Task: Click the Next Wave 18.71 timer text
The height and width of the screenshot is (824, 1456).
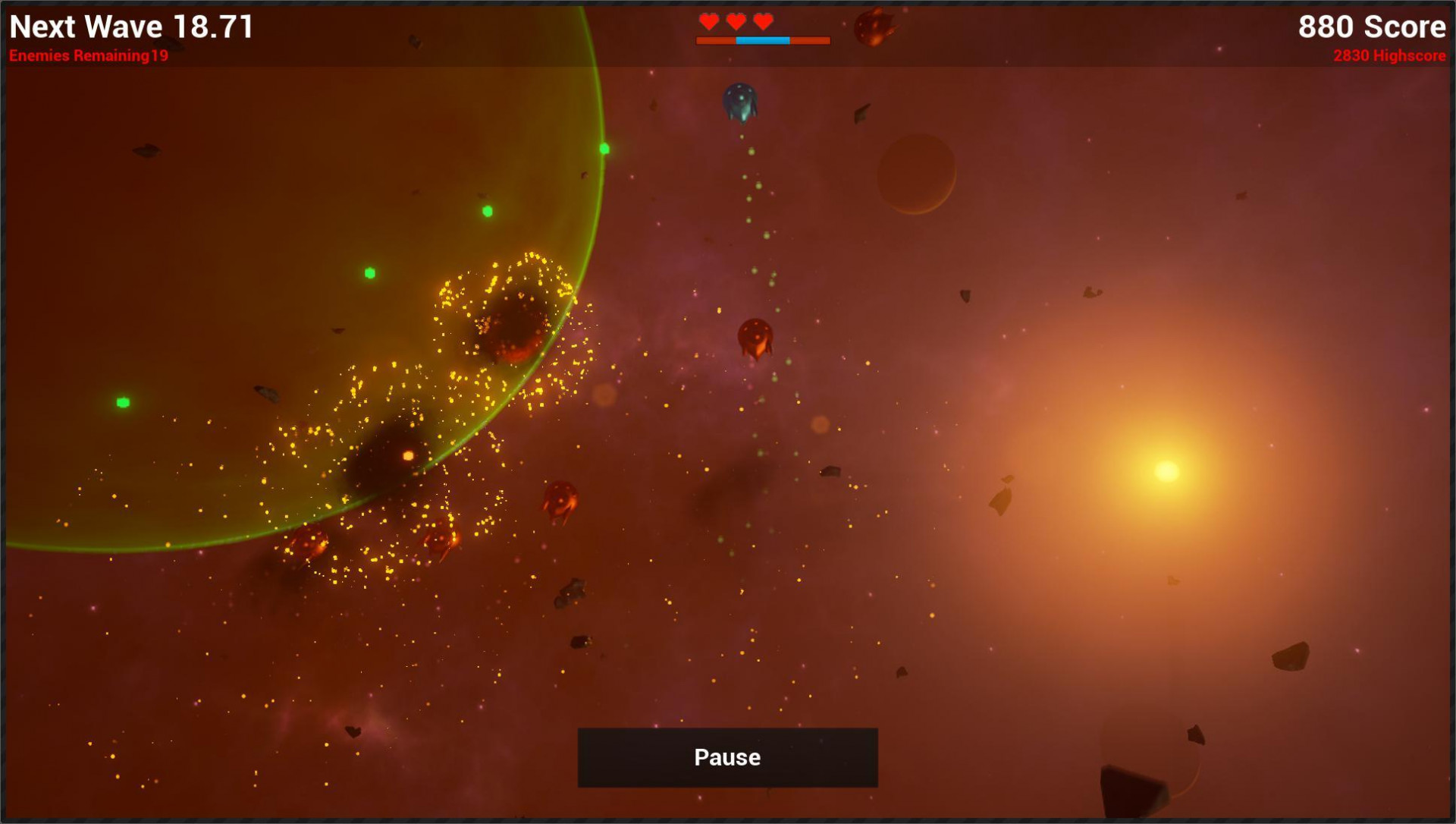Action: [x=130, y=27]
